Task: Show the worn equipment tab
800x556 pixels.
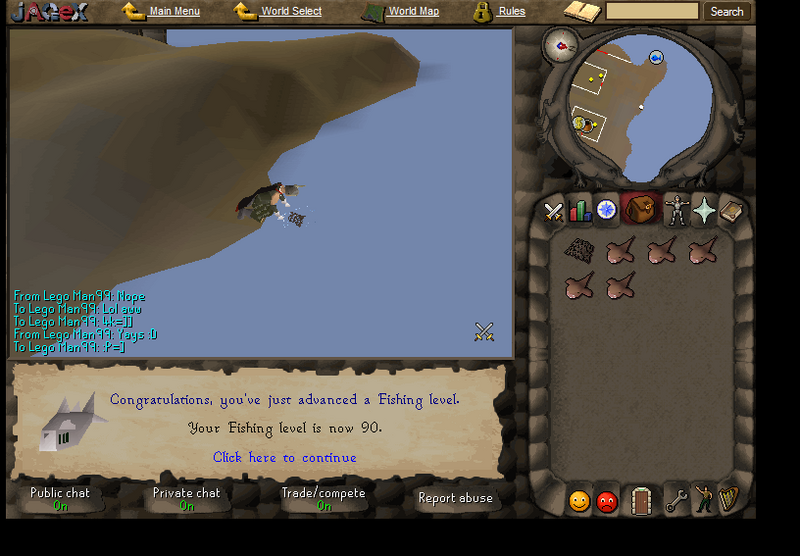Action: [x=677, y=210]
